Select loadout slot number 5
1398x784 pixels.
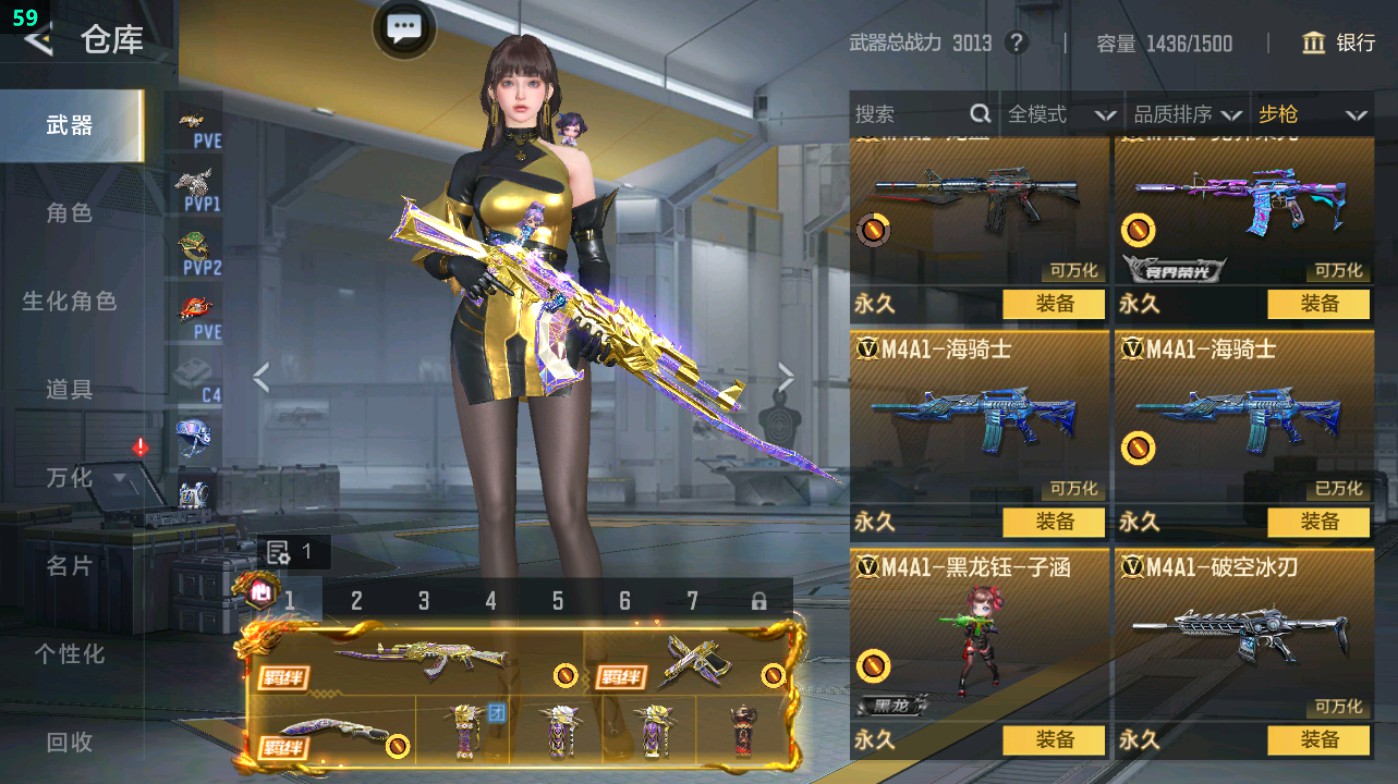[558, 600]
